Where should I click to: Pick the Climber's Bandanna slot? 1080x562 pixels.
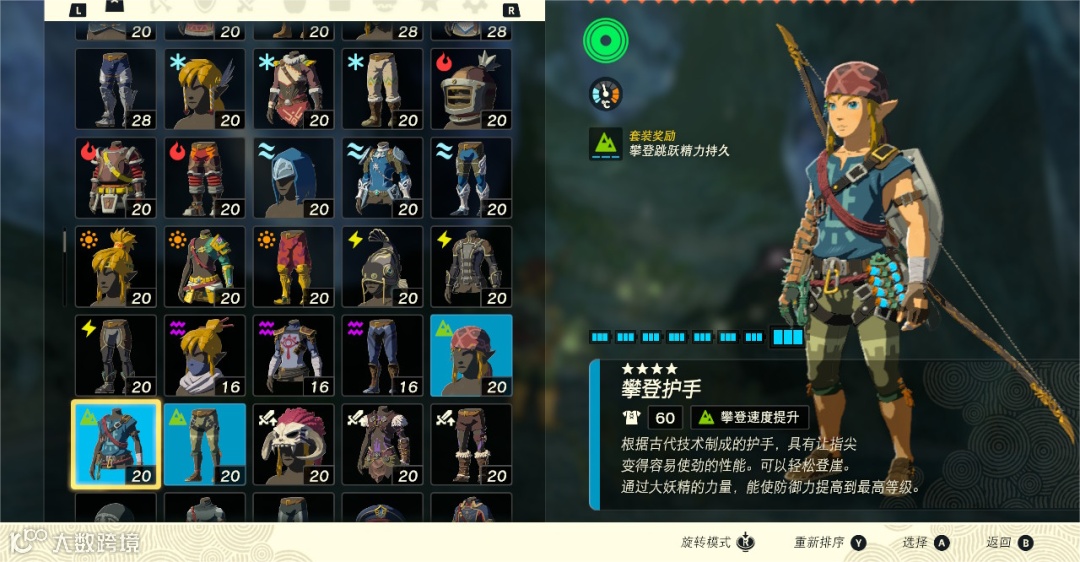(x=471, y=355)
